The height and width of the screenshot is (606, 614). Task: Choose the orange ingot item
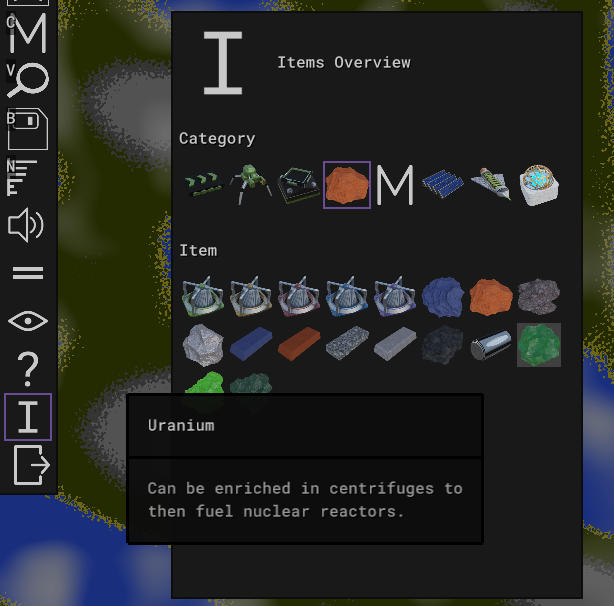pyautogui.click(x=299, y=345)
